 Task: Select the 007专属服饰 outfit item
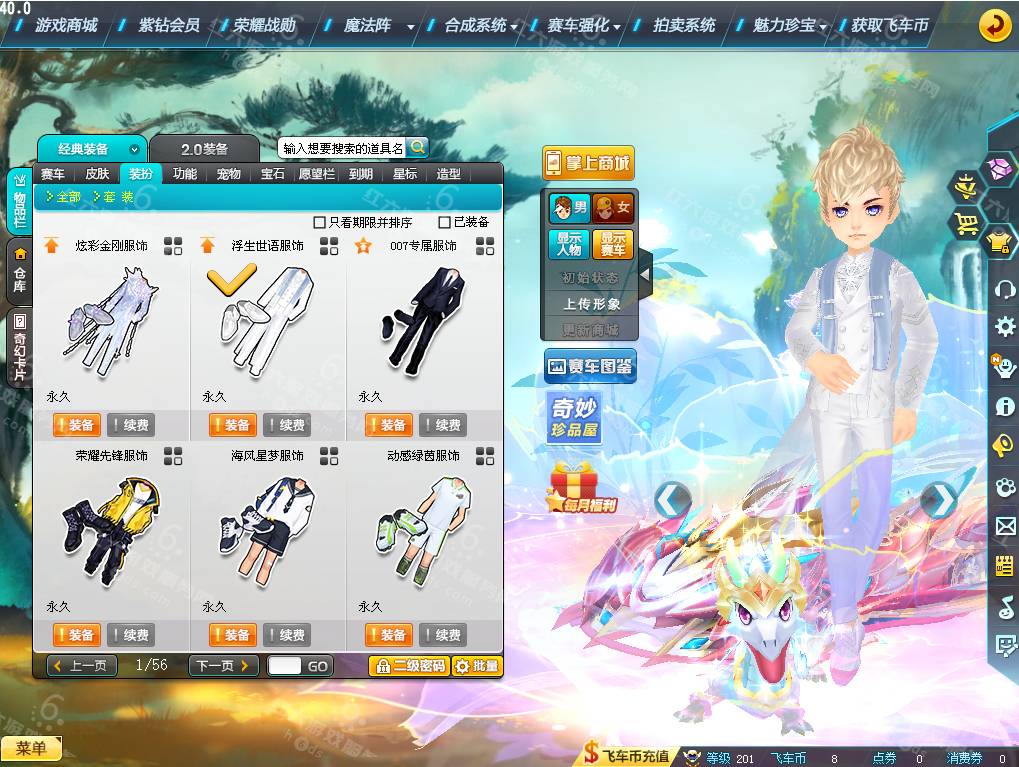(424, 320)
